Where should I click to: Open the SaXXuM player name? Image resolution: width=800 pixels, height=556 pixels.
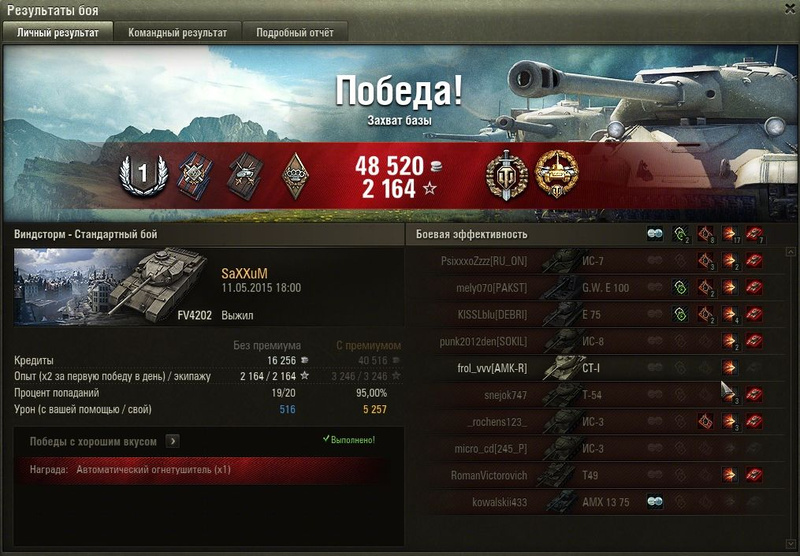[x=245, y=273]
